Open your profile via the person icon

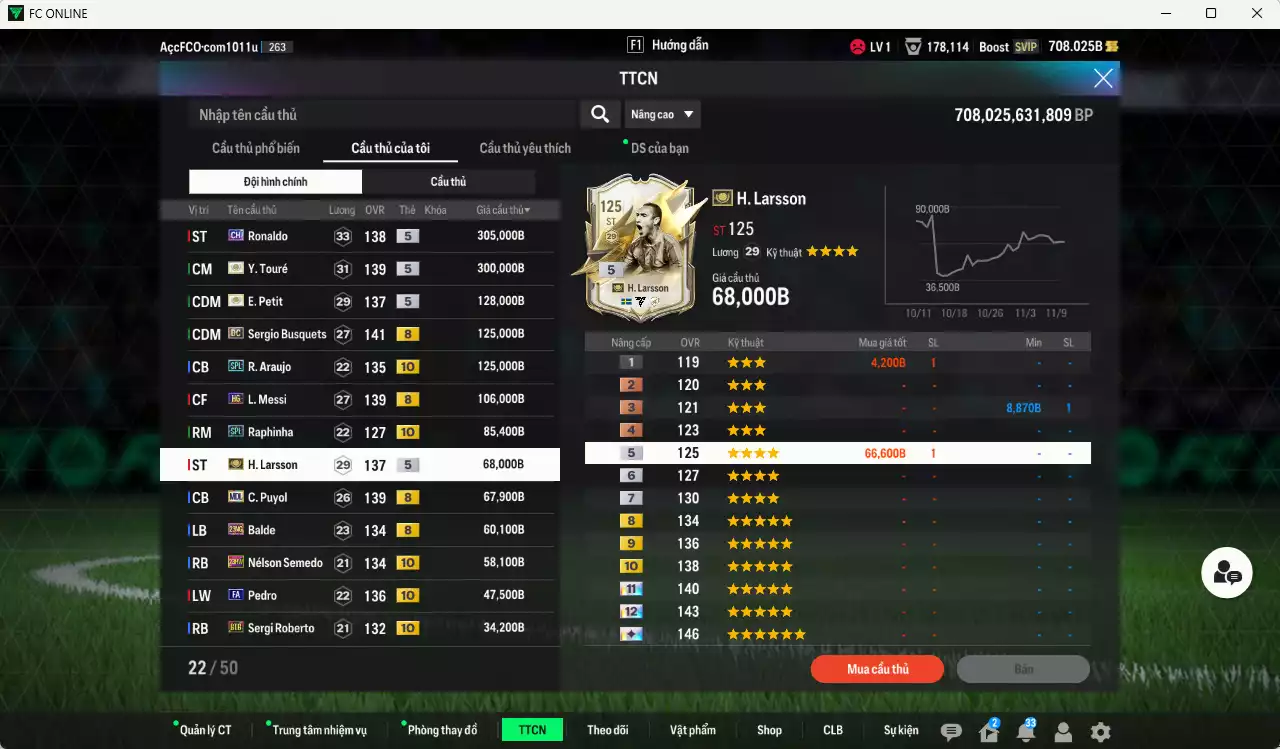1063,732
